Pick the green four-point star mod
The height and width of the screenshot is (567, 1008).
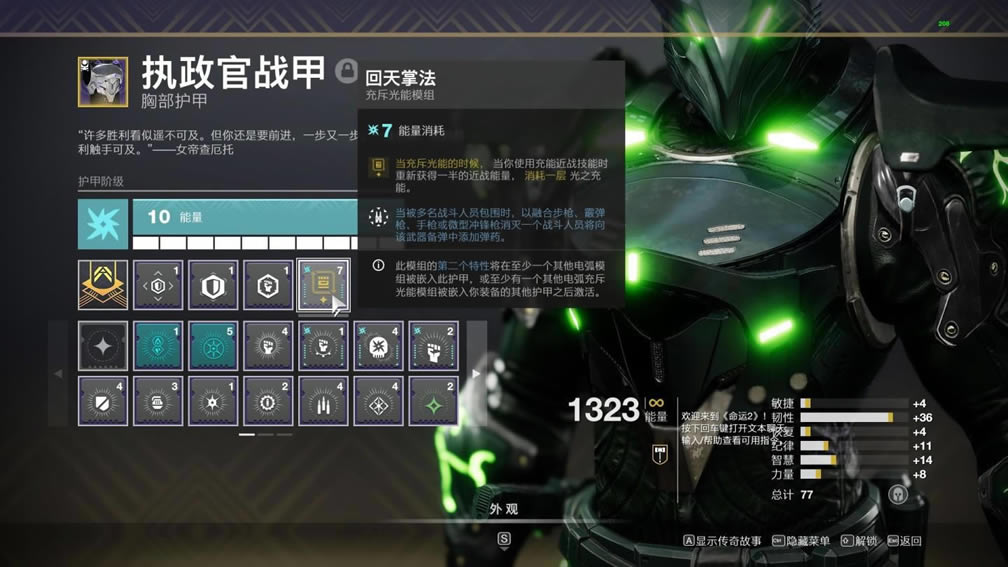coord(433,401)
